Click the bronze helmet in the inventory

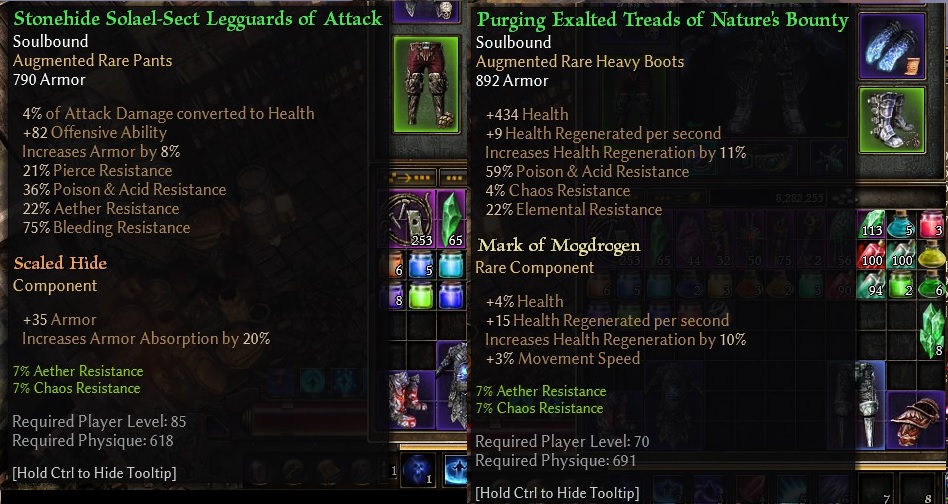pos(915,420)
